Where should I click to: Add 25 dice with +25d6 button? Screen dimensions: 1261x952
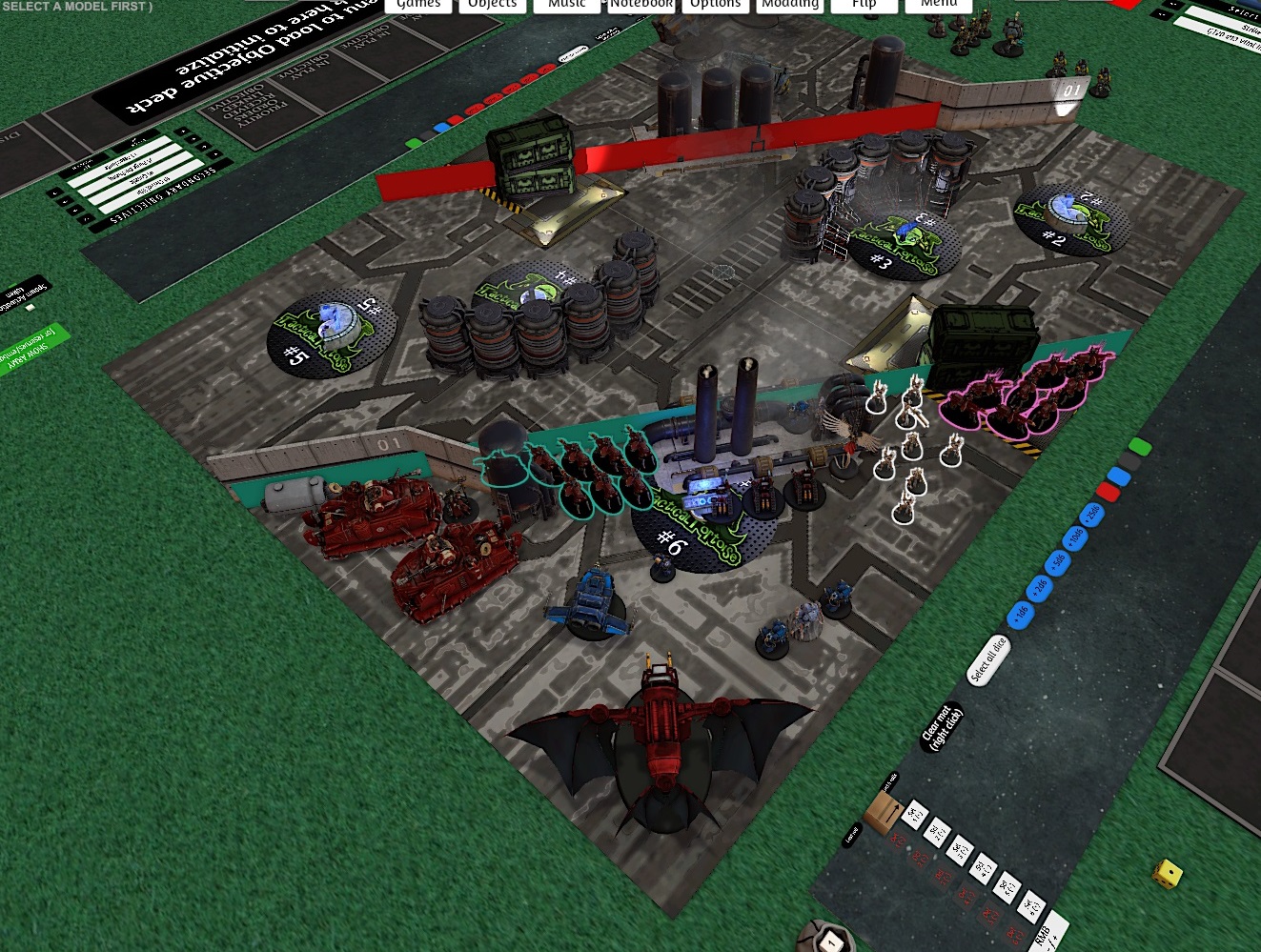click(1092, 515)
